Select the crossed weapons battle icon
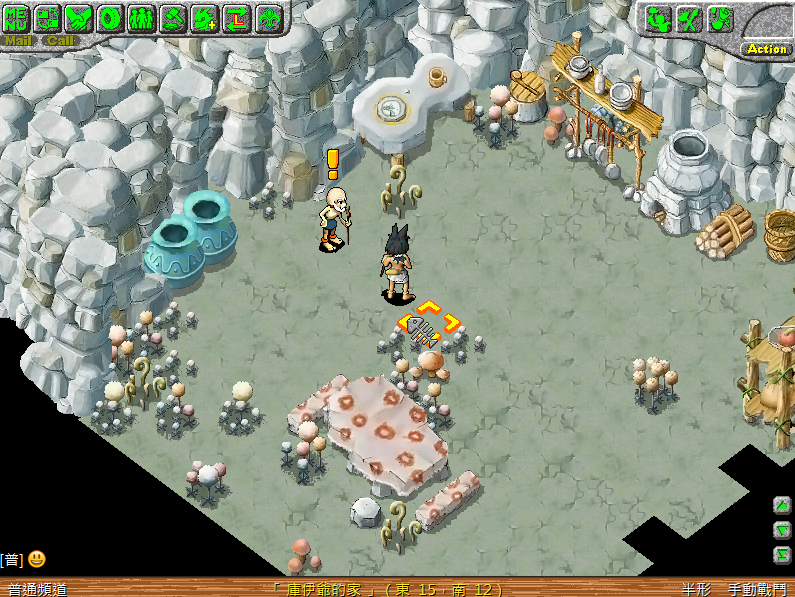 pos(689,18)
